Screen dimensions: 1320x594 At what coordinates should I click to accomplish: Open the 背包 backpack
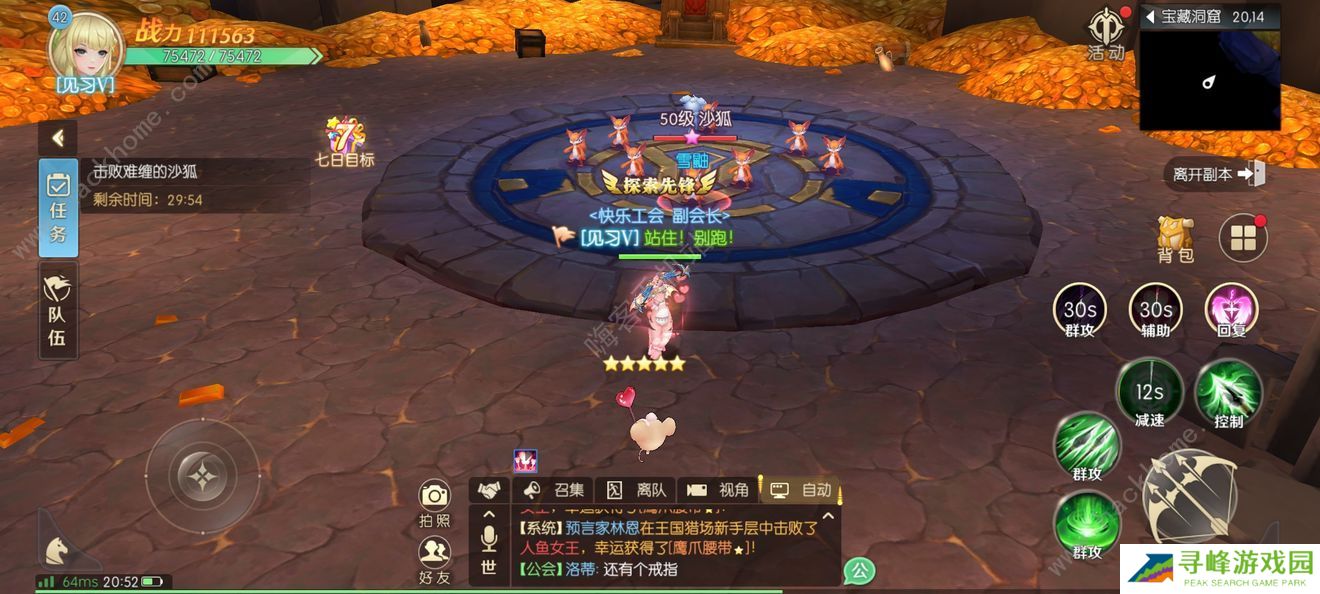1176,238
